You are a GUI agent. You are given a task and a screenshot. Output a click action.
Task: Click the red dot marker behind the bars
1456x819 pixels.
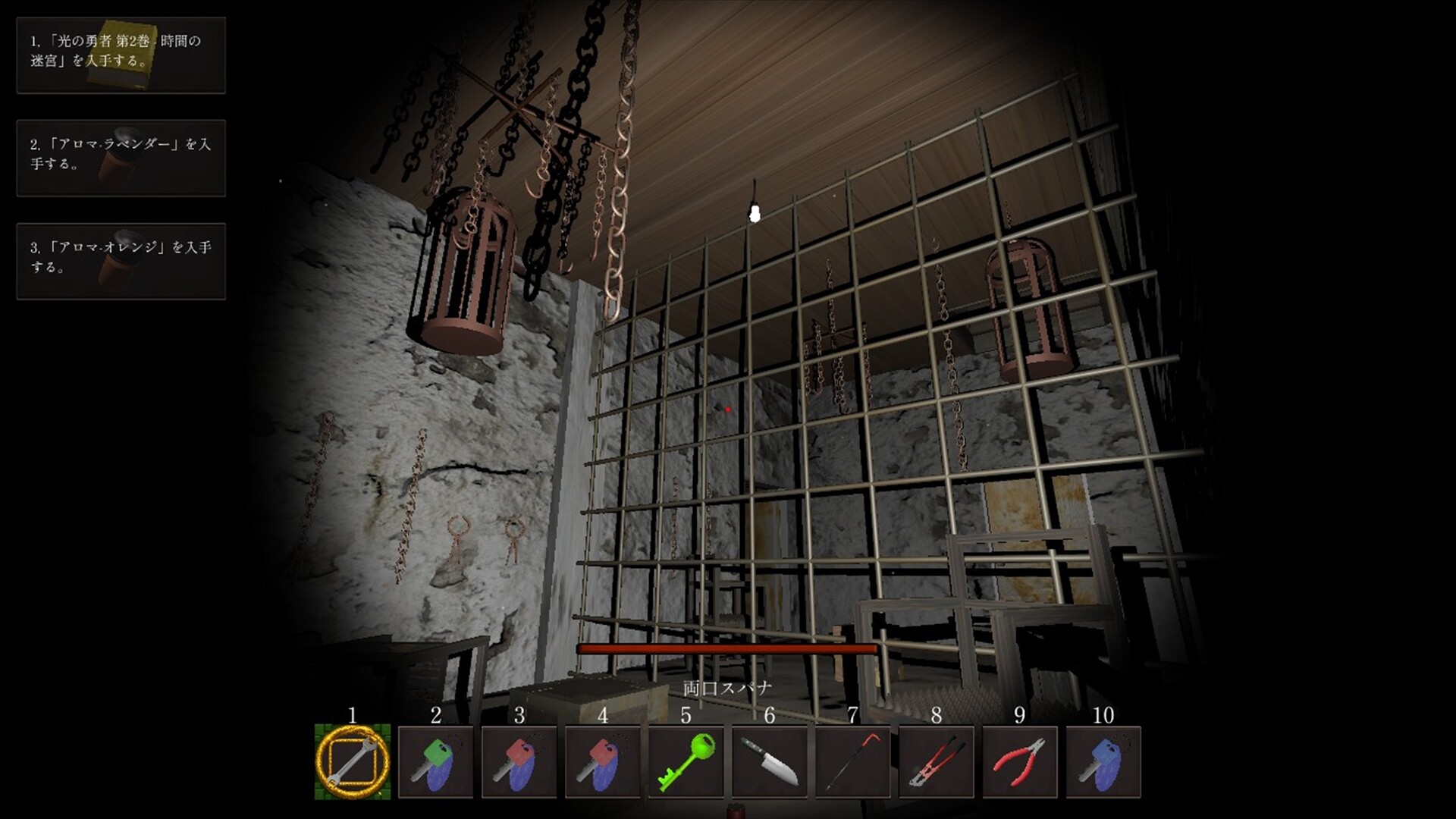726,408
